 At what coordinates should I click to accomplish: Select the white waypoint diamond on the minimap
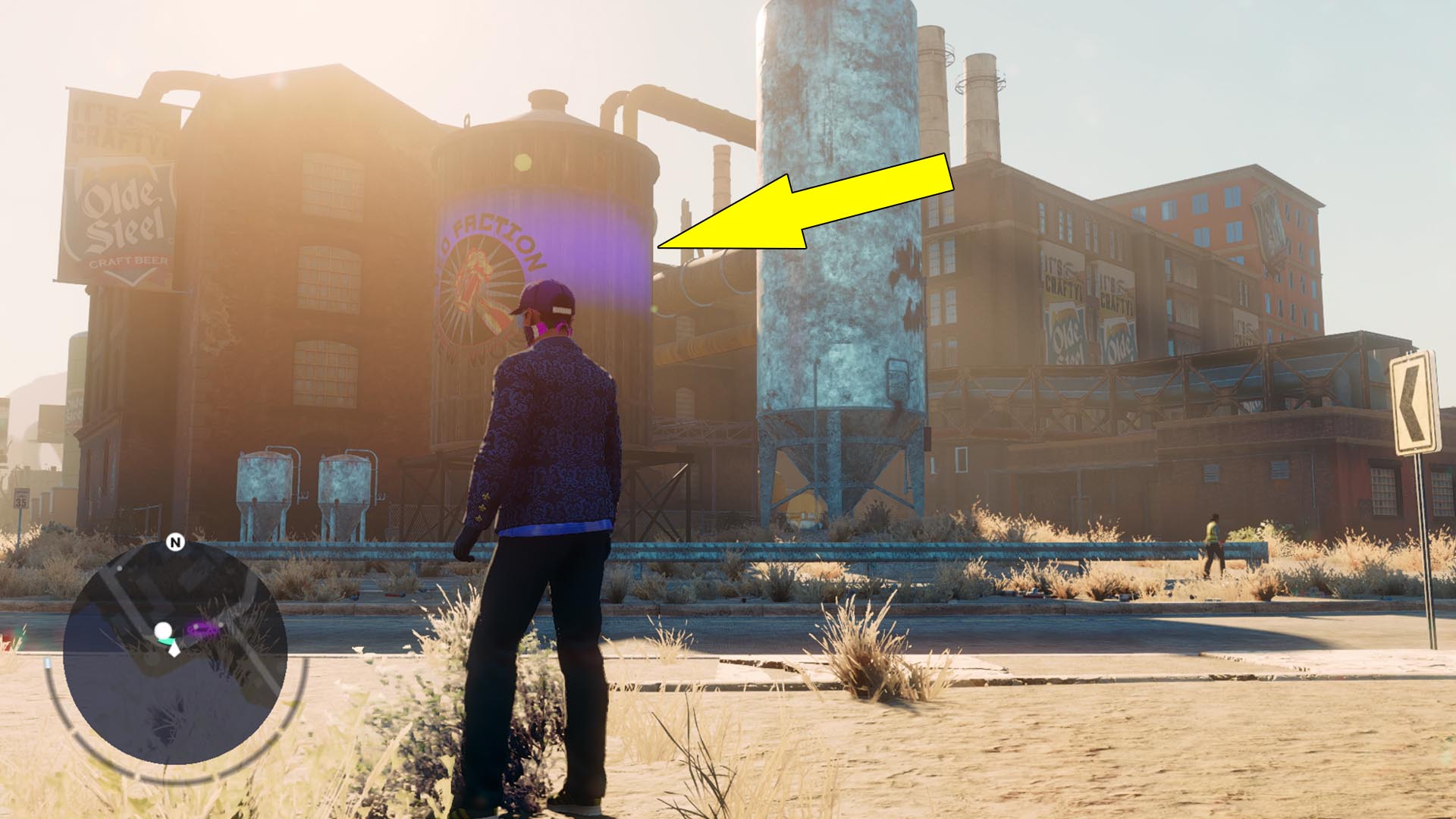tap(174, 651)
